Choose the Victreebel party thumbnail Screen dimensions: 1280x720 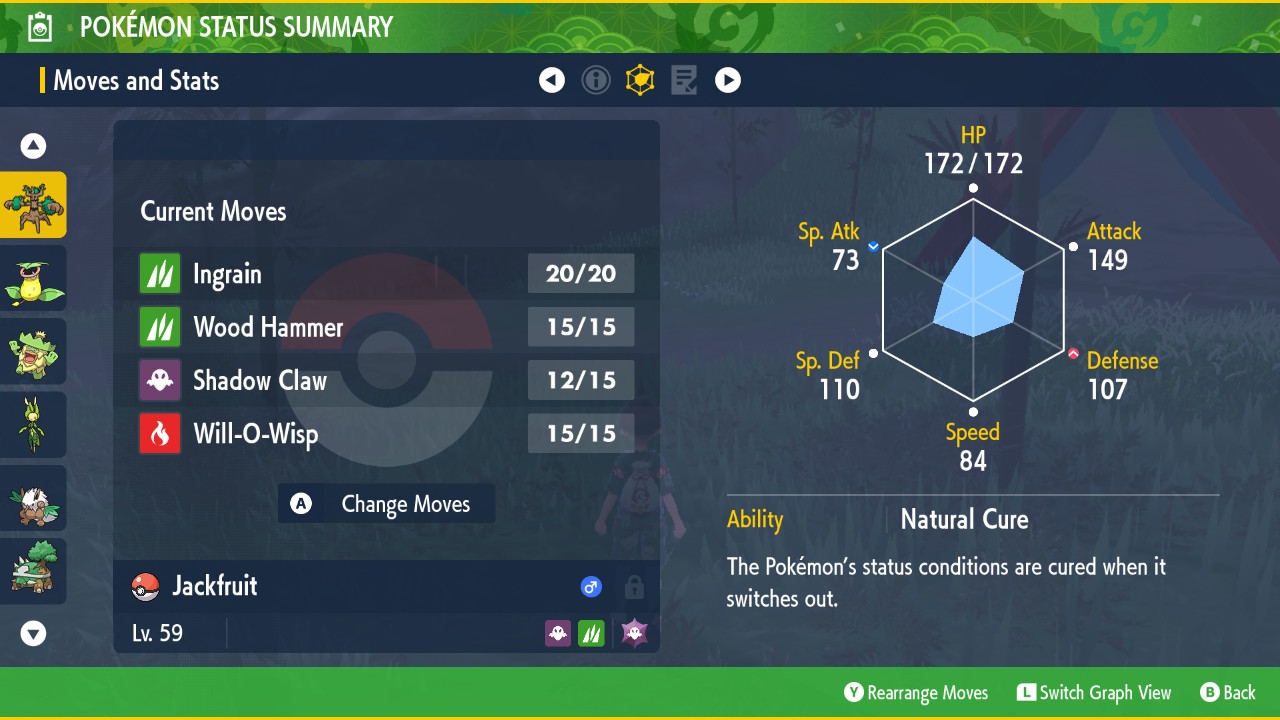tap(34, 278)
